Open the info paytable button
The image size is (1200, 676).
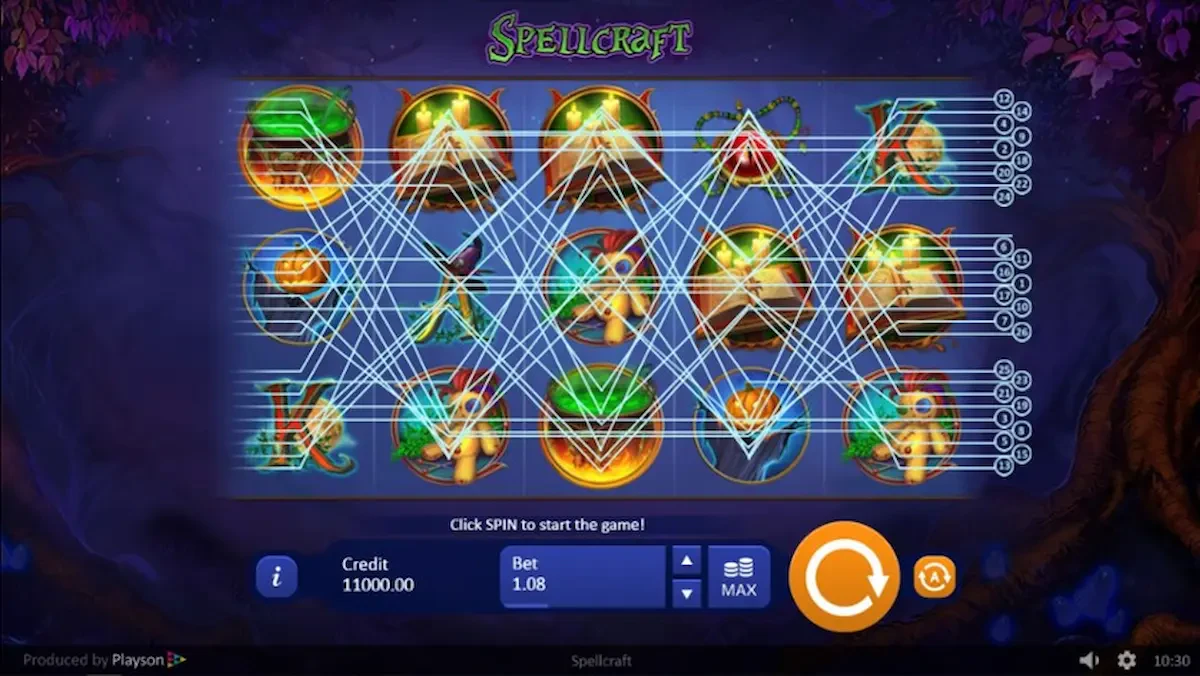(x=277, y=577)
